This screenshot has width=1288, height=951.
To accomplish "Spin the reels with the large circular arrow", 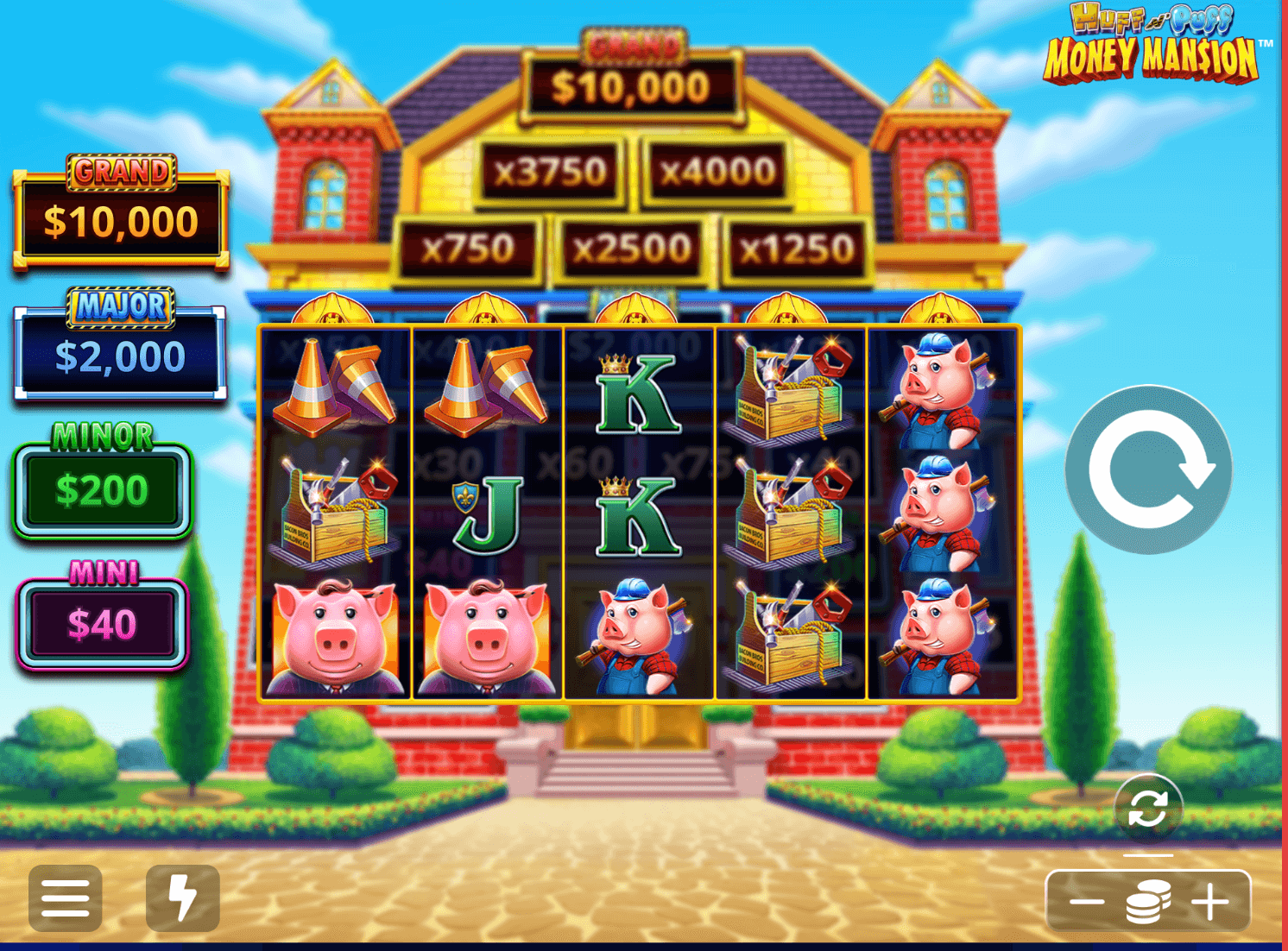I will [1148, 469].
